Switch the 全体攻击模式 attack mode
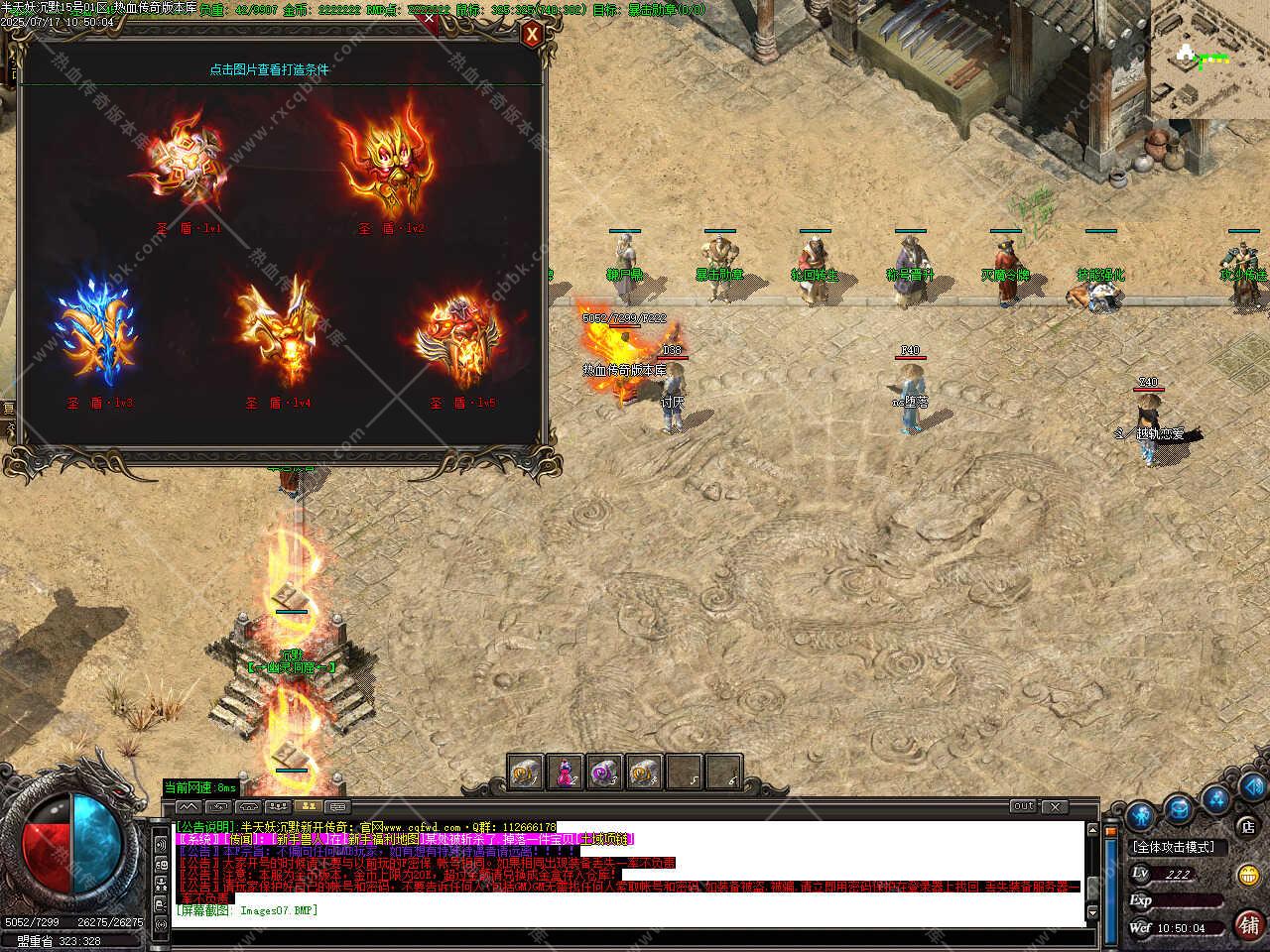Image resolution: width=1270 pixels, height=952 pixels. pyautogui.click(x=1180, y=847)
